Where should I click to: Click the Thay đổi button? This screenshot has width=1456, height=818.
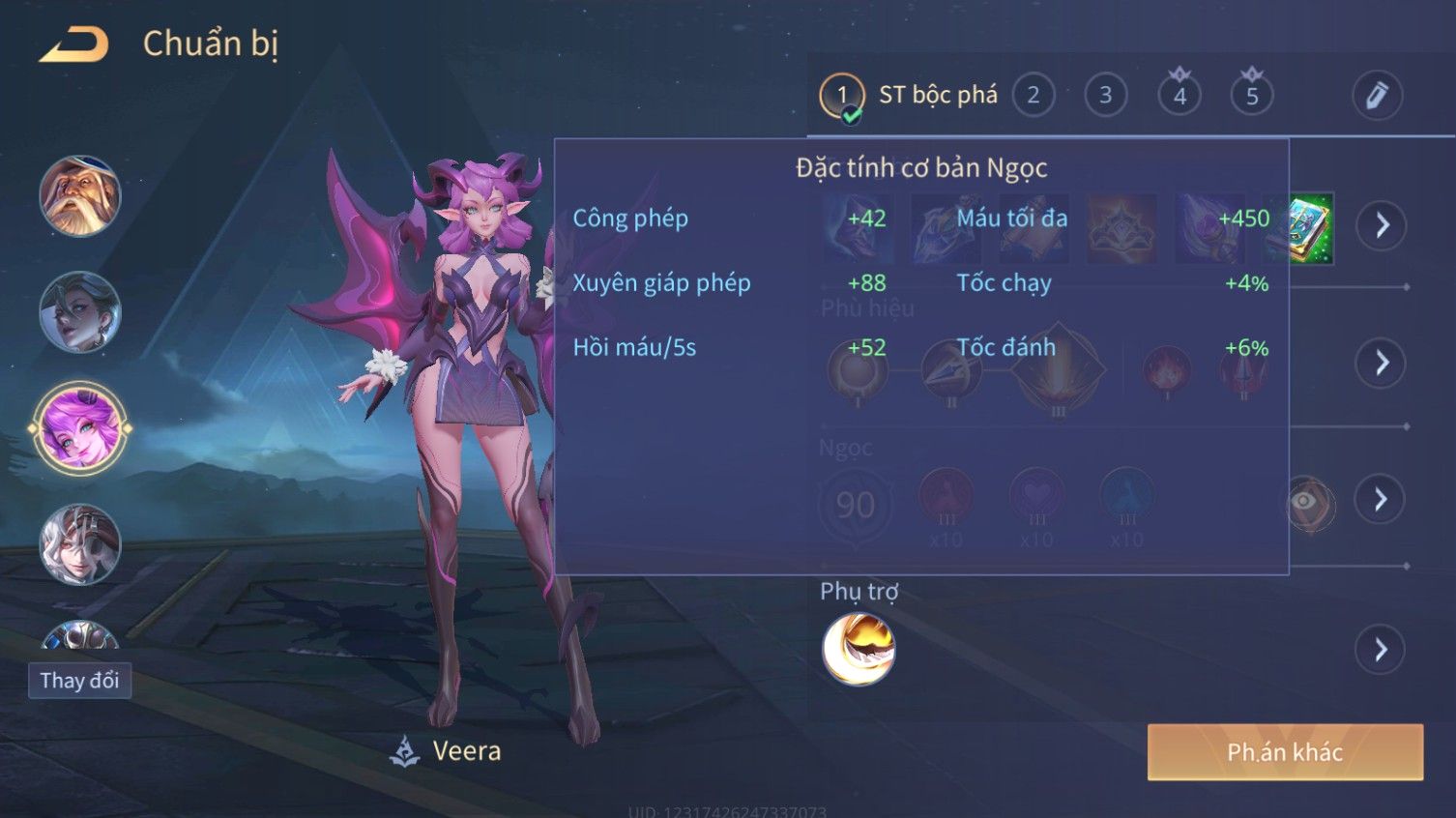79,681
